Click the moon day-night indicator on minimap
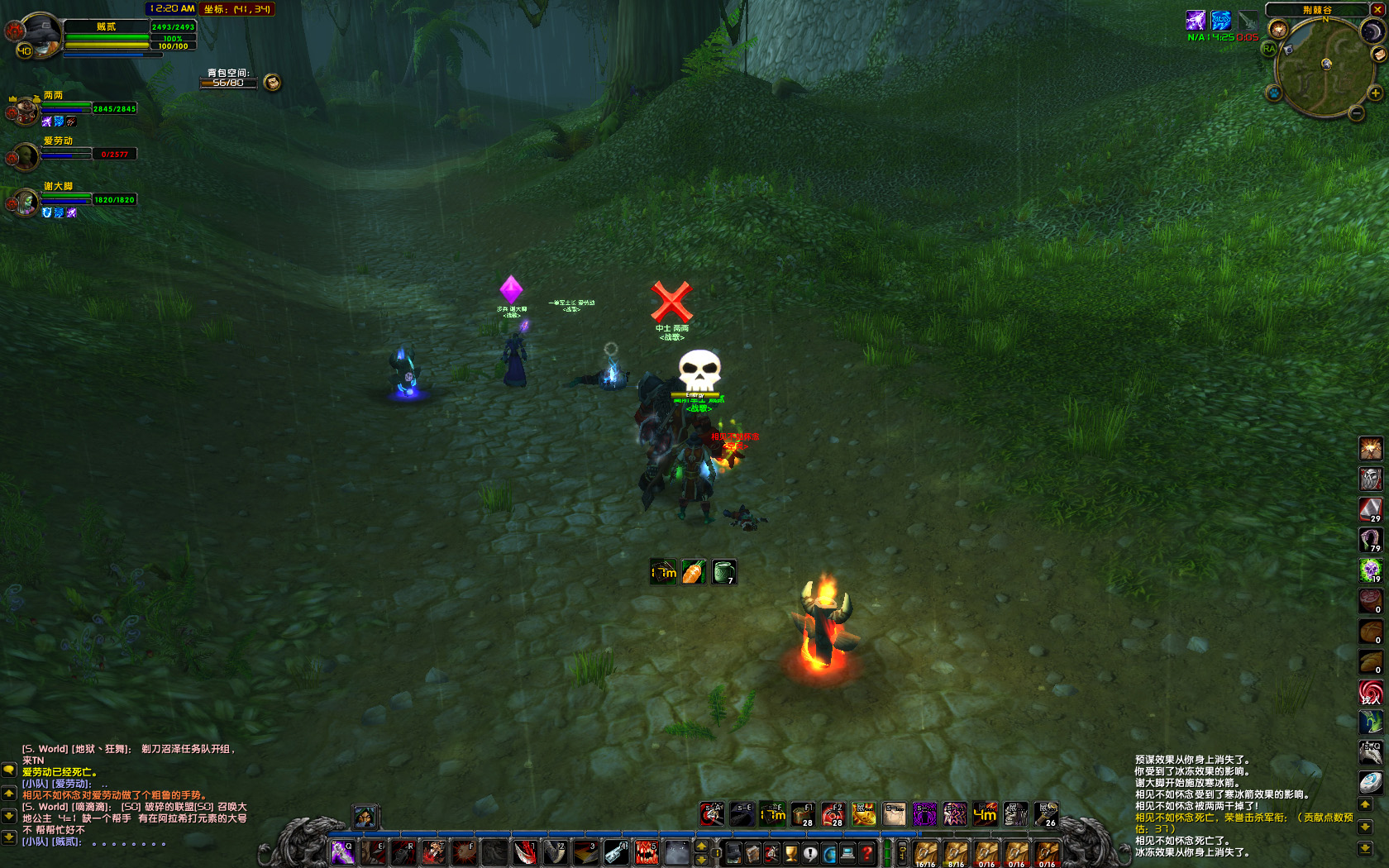Image resolution: width=1389 pixels, height=868 pixels. click(1372, 31)
